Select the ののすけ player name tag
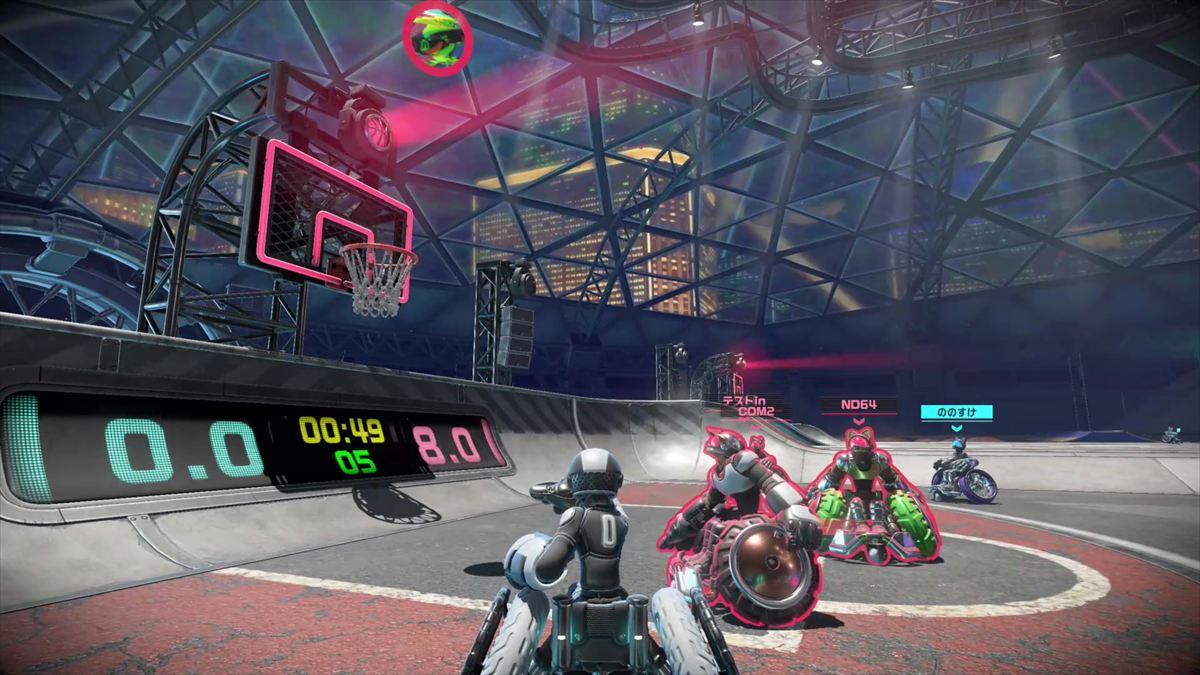1200x675 pixels. pyautogui.click(x=956, y=411)
